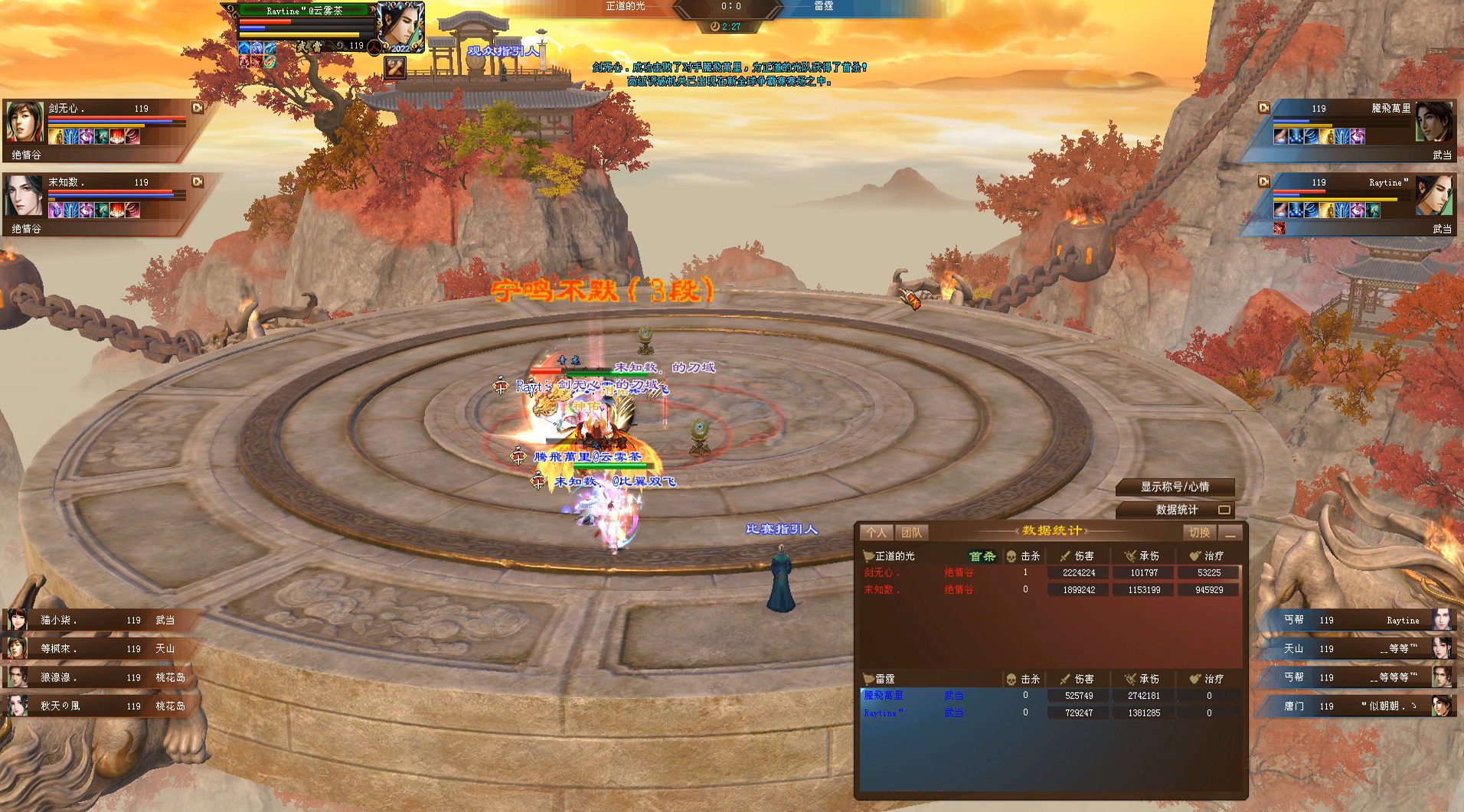Minimize the 数据统计 panel

tap(1230, 533)
